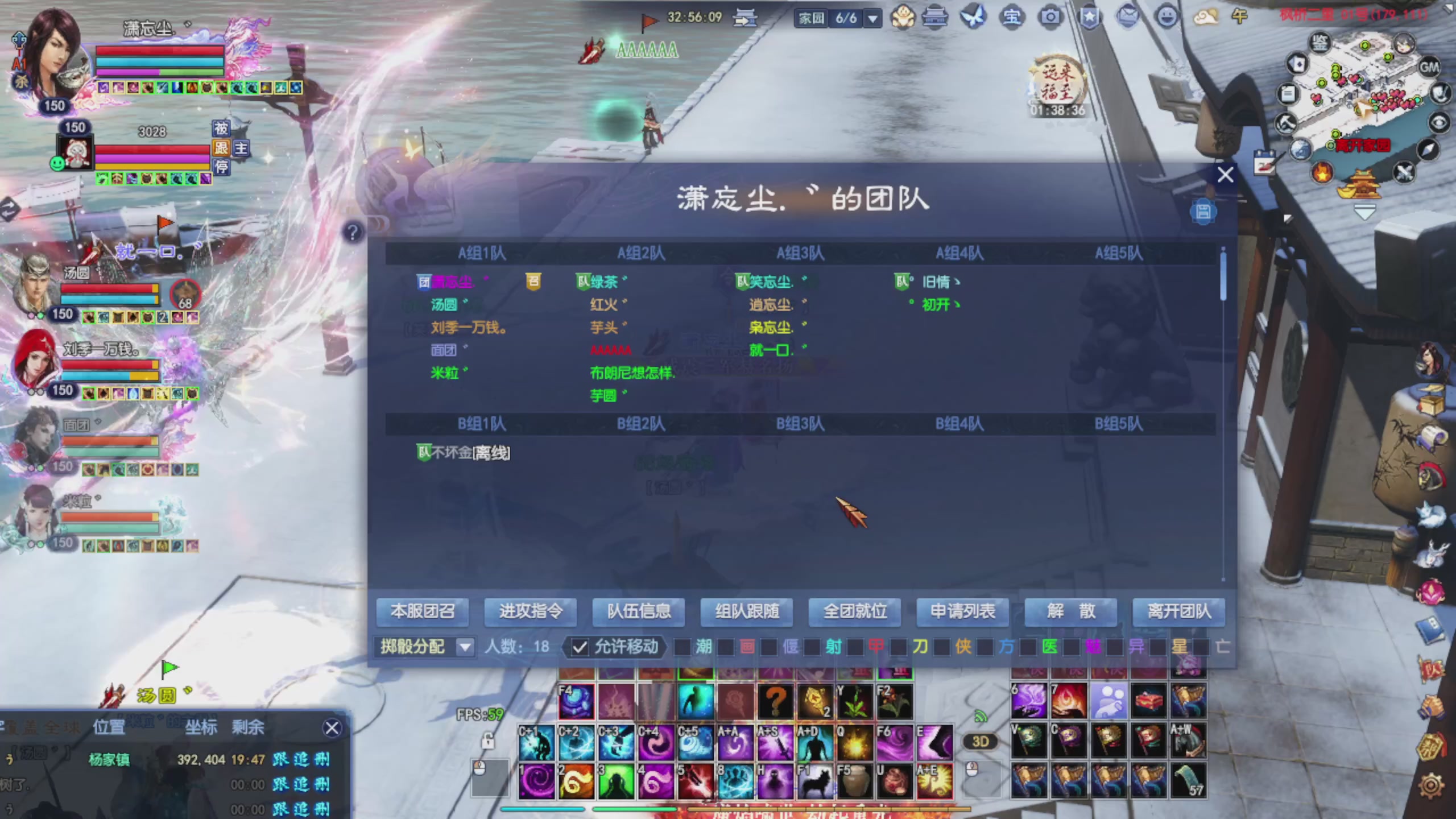Click the 申请列表 button
Viewport: 1456px width, 819px height.
point(962,611)
